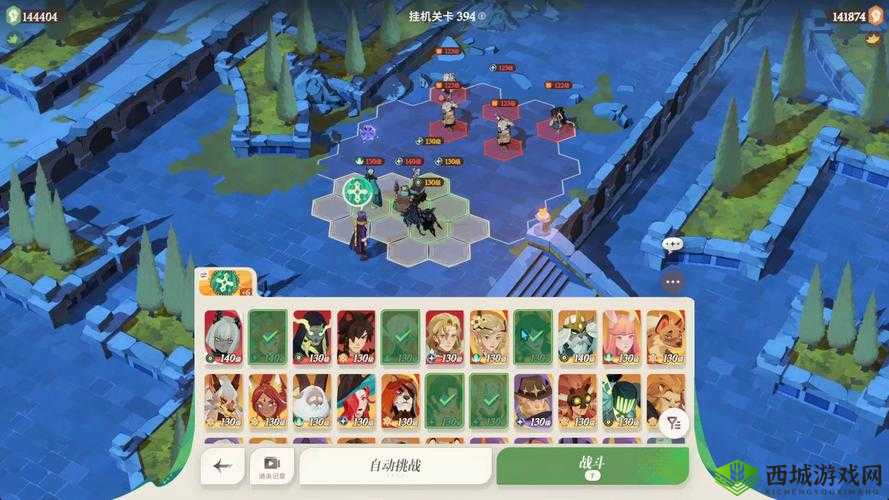The height and width of the screenshot is (500, 889).
Task: Open the hero filter funnel icon
Action: click(x=673, y=423)
